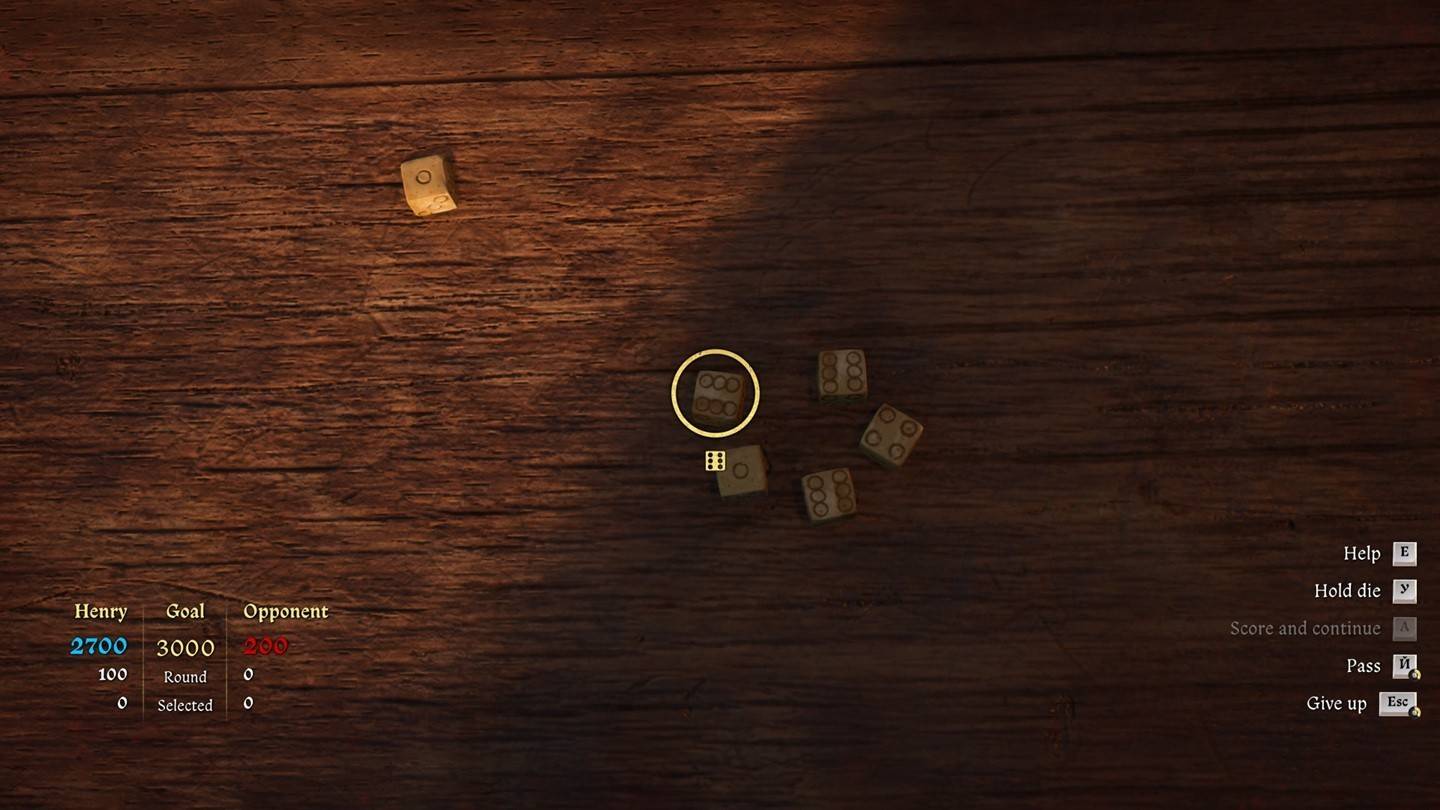Click the Esc key icon beside Give up
Image resolution: width=1440 pixels, height=810 pixels.
tap(1399, 702)
